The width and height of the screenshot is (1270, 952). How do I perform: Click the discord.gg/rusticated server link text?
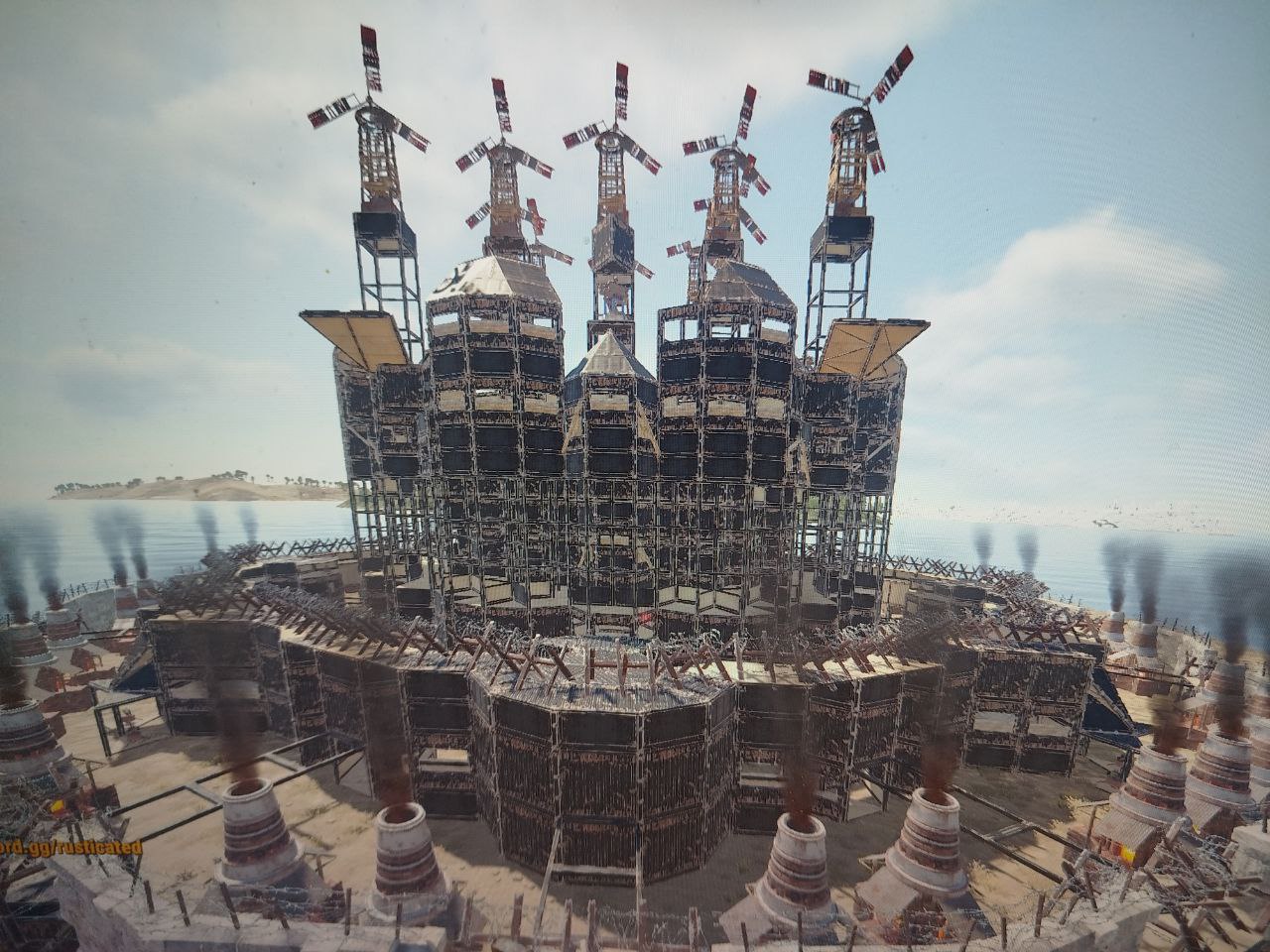click(69, 847)
